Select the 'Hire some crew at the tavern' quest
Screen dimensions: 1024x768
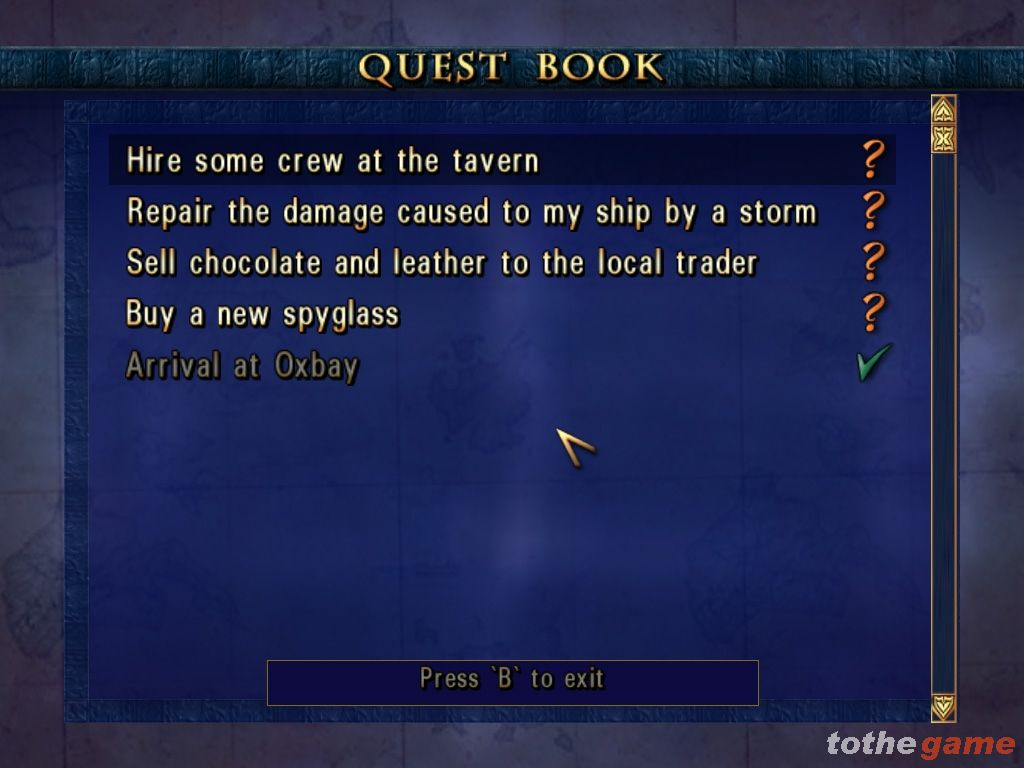click(333, 161)
